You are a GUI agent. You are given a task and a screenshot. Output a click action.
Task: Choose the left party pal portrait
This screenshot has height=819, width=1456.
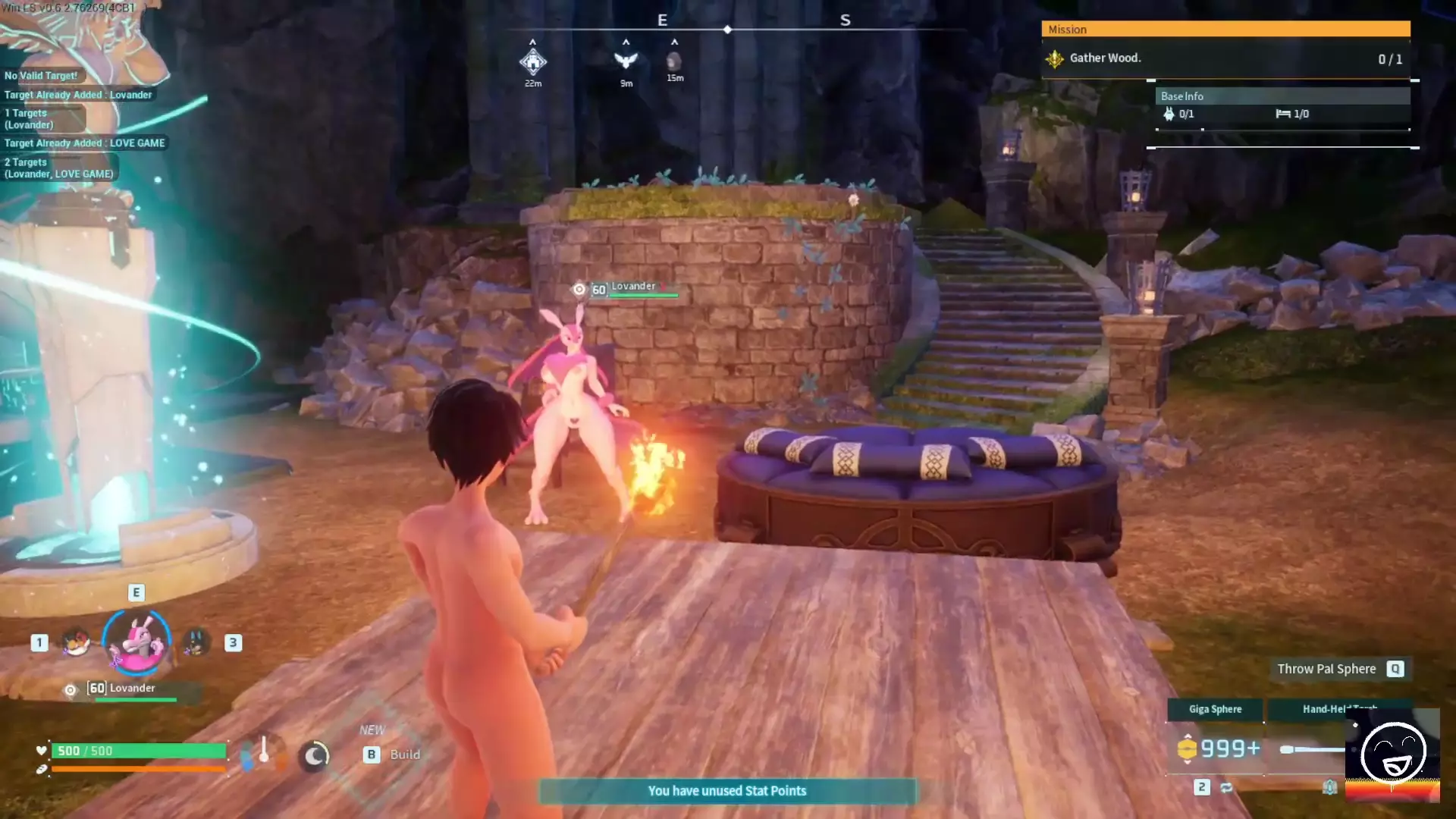[76, 642]
